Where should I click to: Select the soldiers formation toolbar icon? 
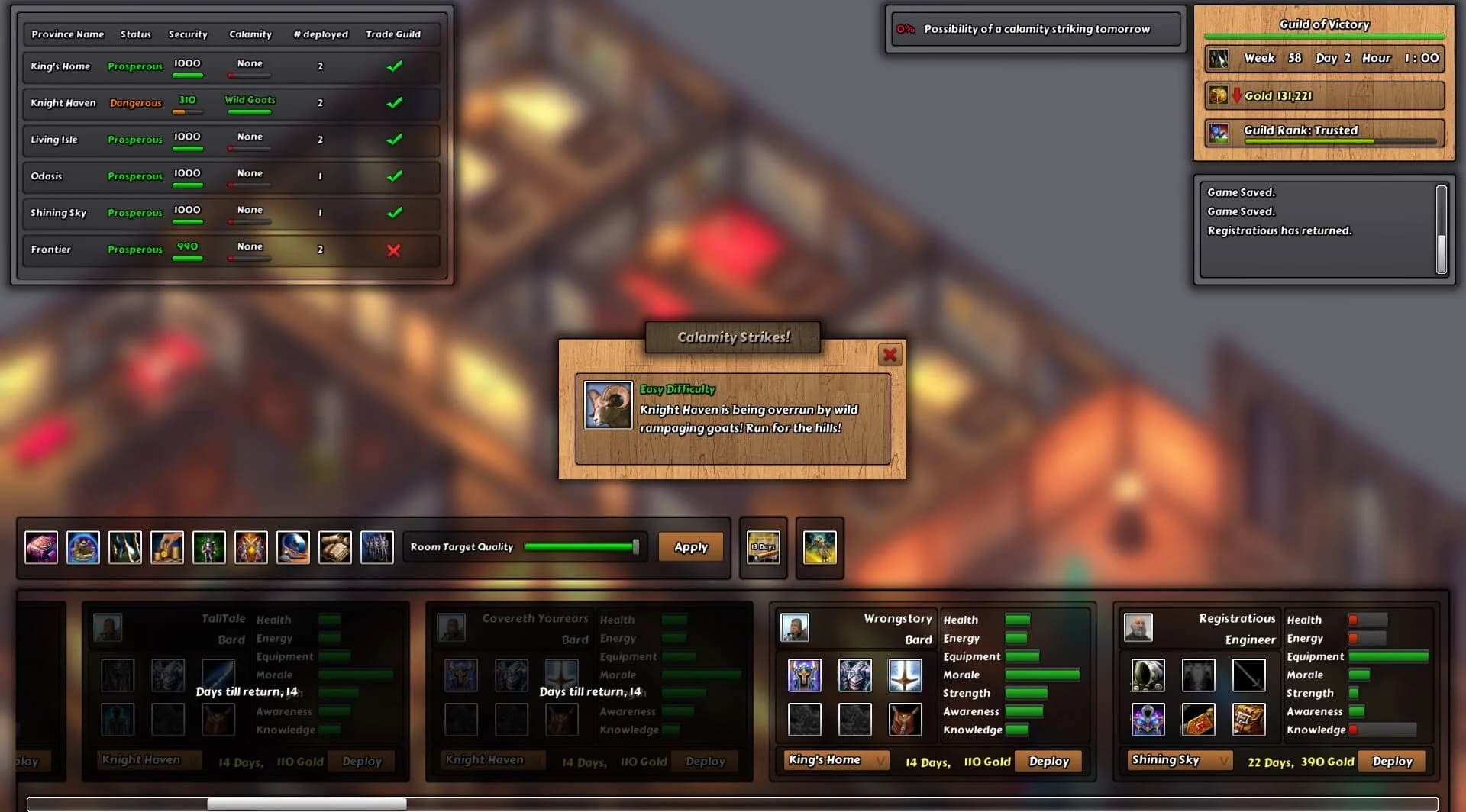click(376, 547)
